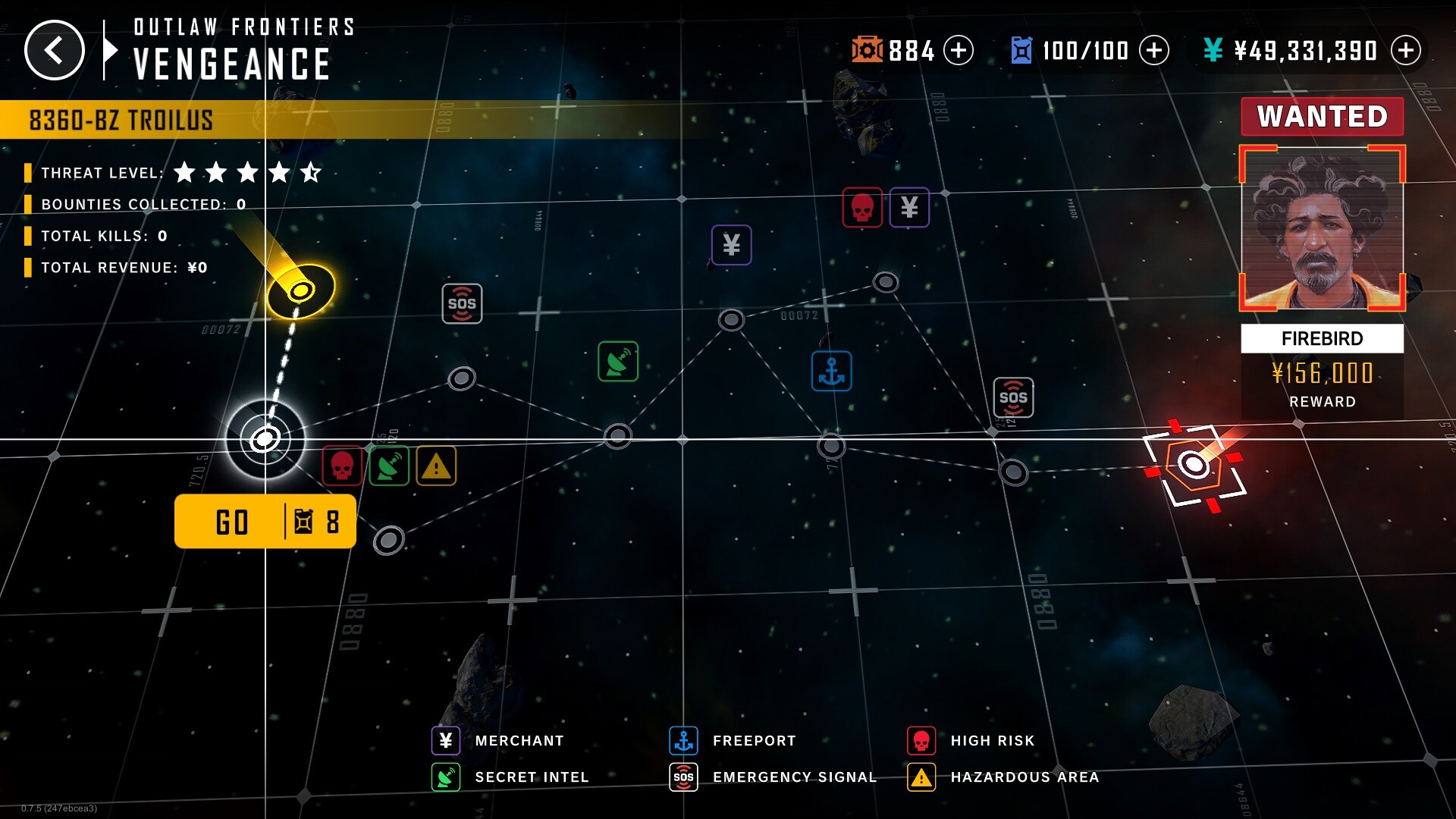Click the boss target hexagon marker on the right

point(1194,463)
